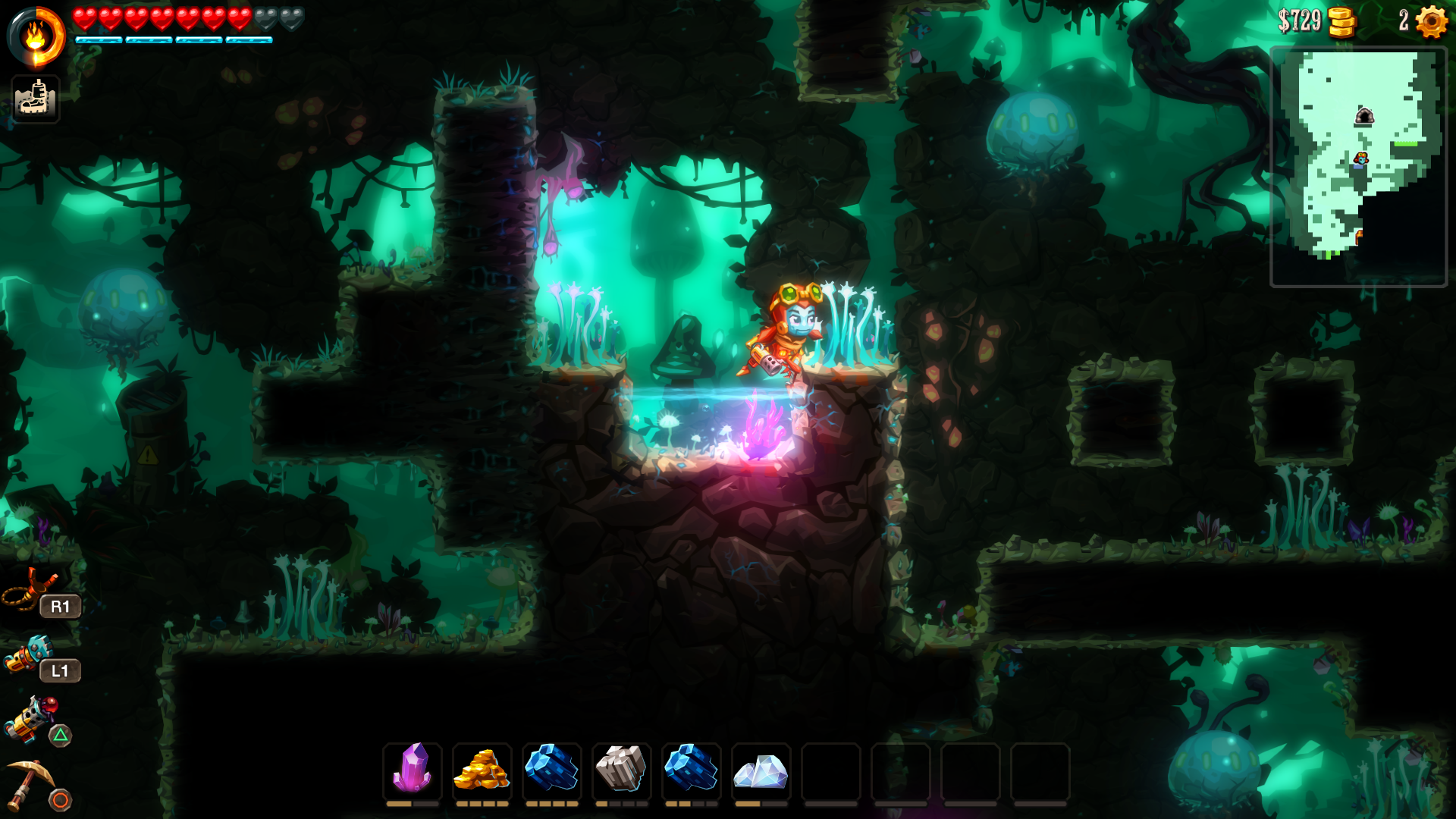Viewport: 1456px width, 819px height.
Task: Pick the gold nuggets inventory slot
Action: (482, 768)
